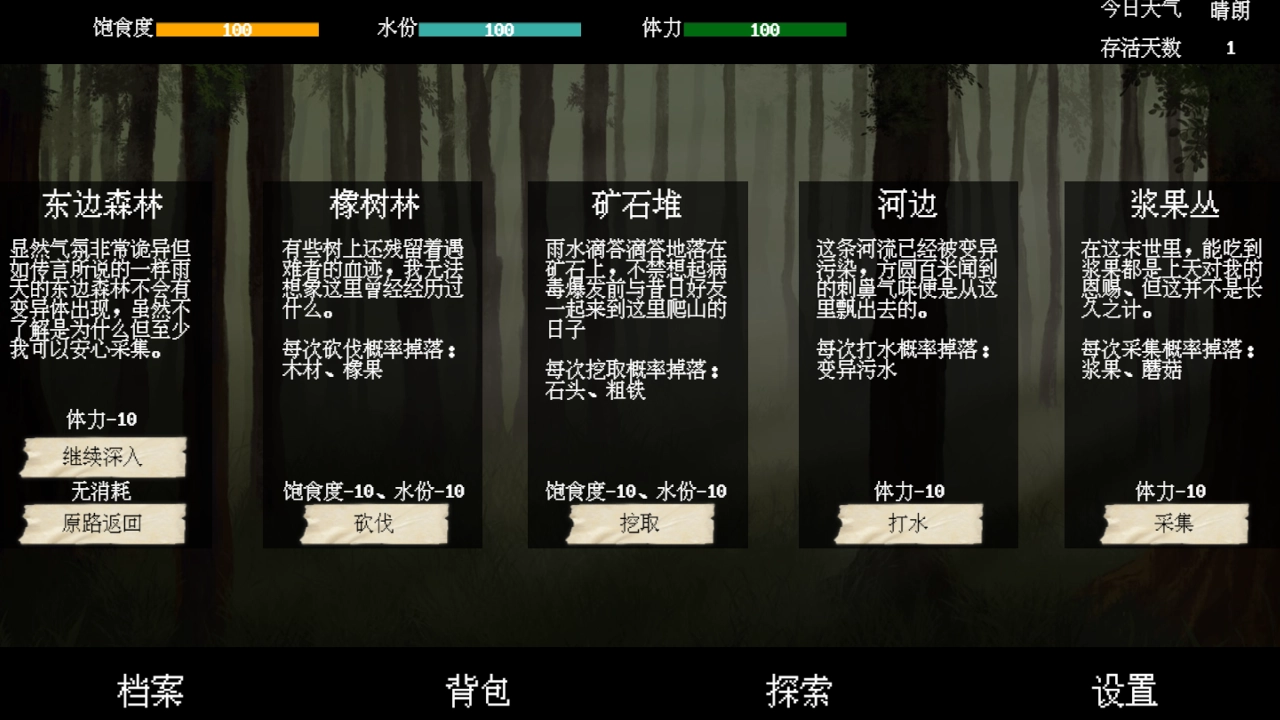1280x720 pixels.
Task: Click the 砍伐 button to chop wood
Action: [374, 523]
